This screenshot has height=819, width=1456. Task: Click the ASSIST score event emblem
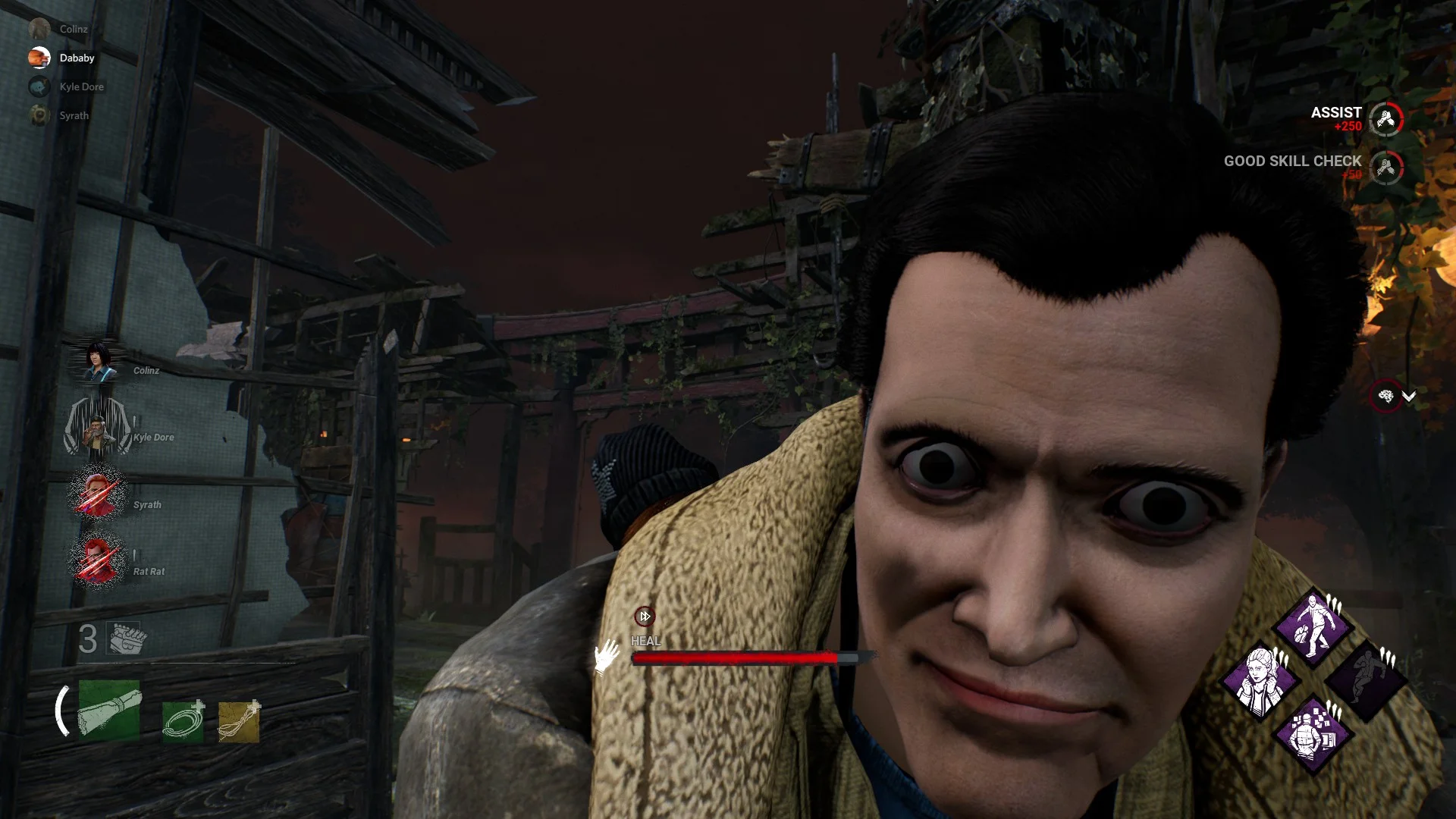[1386, 119]
